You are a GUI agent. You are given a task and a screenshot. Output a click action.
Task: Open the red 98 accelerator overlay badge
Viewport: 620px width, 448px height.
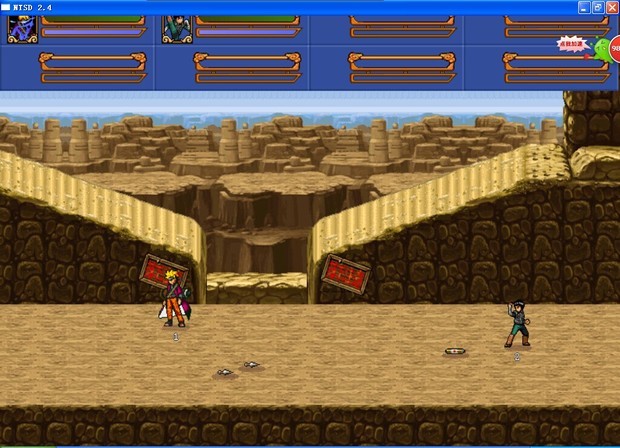tap(614, 48)
